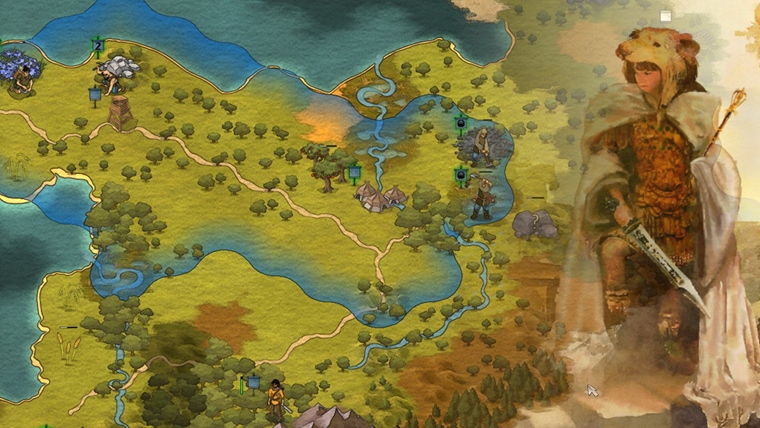Select the green banner numbered 2
The image size is (760, 428).
point(98,46)
